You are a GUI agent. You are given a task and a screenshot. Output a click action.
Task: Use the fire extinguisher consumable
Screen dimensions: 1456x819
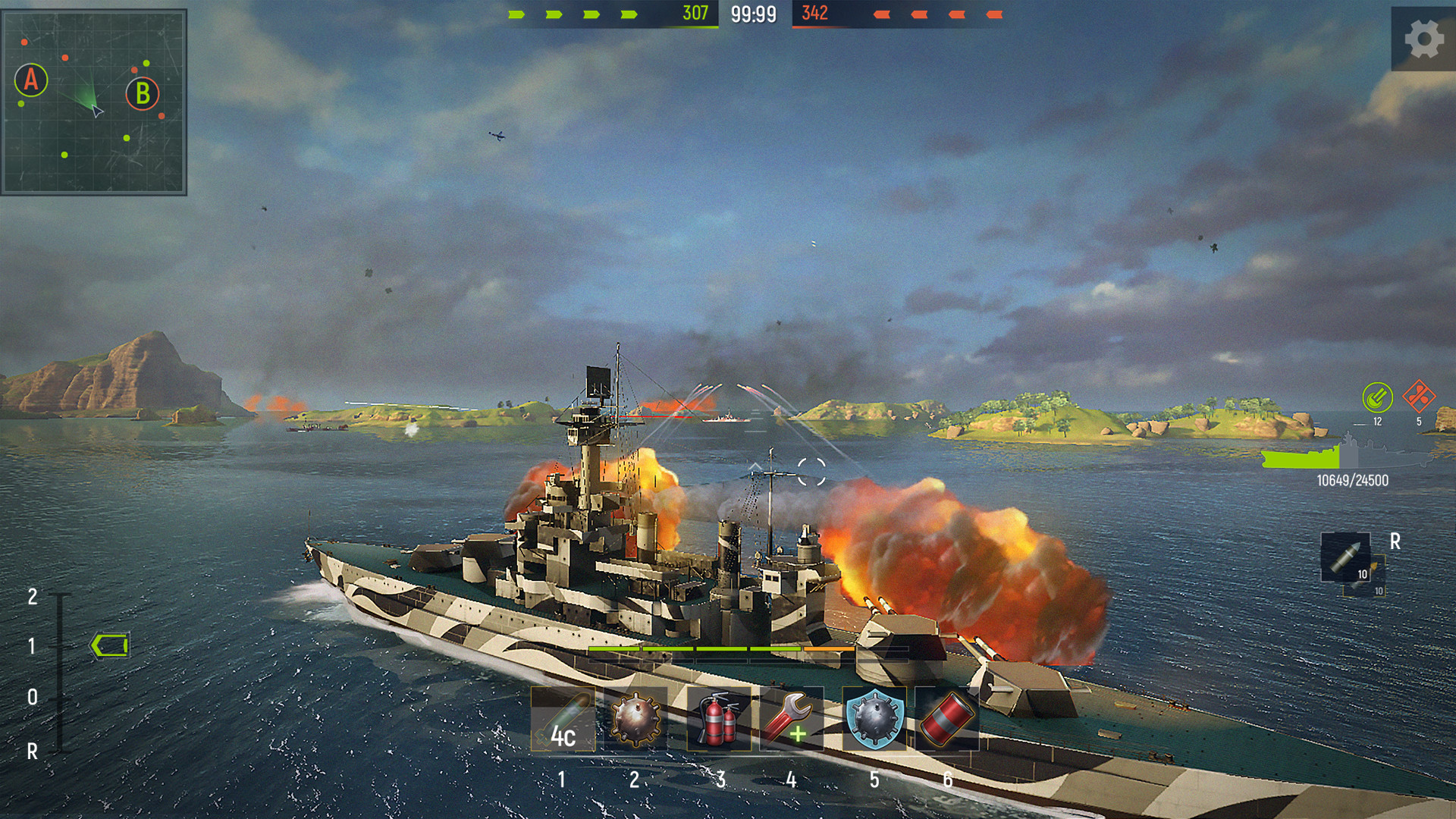coord(717,720)
